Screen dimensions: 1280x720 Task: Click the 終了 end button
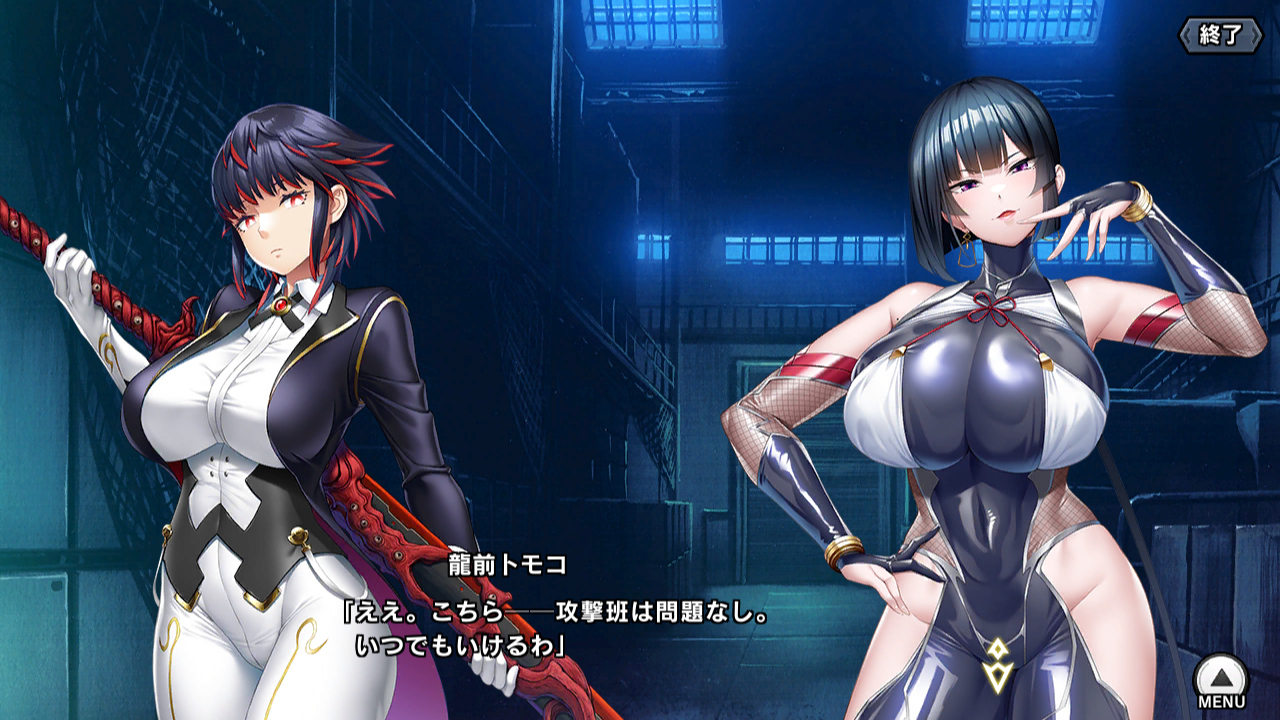[1220, 35]
